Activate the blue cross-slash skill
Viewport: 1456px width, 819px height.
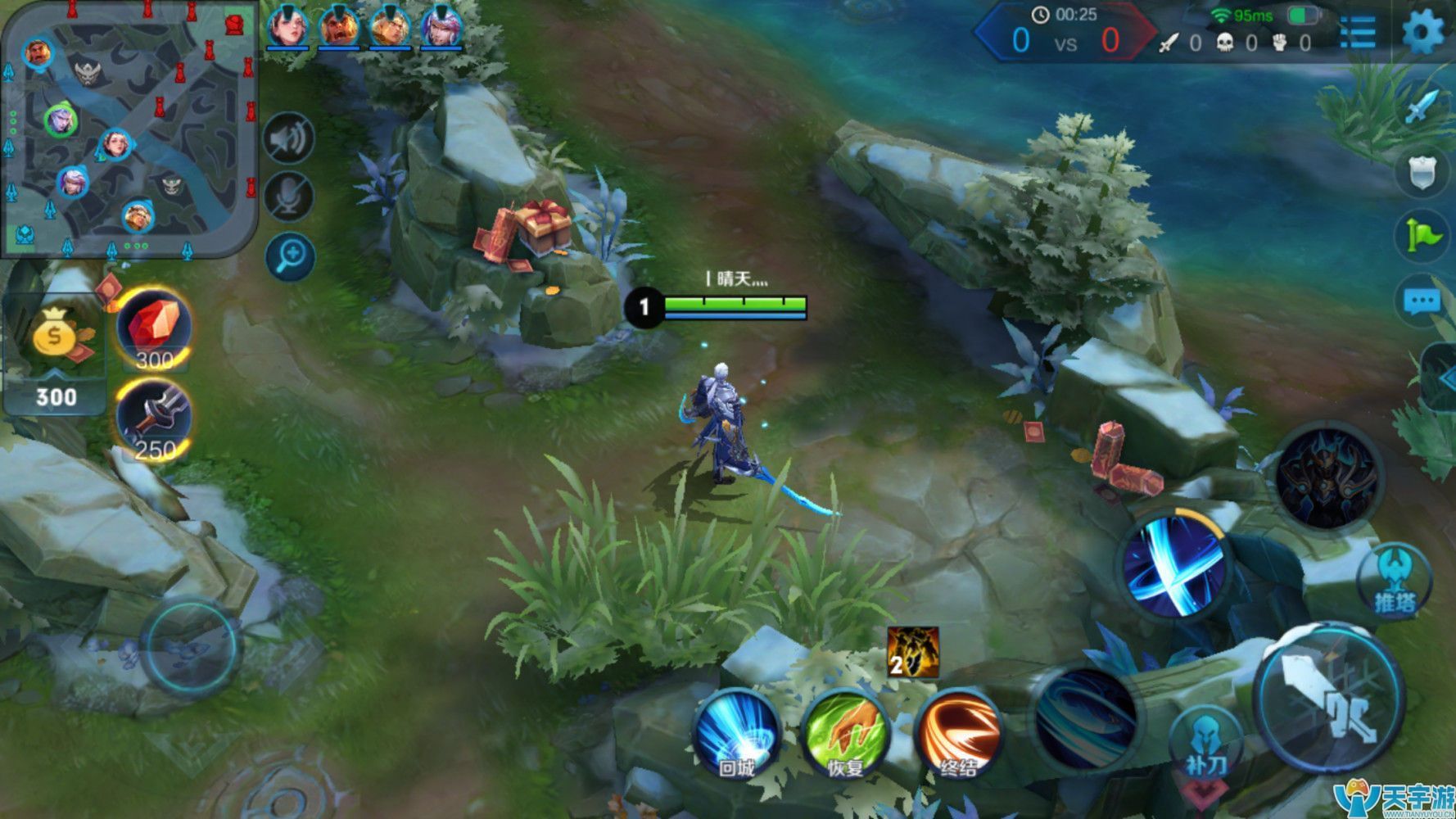1174,563
